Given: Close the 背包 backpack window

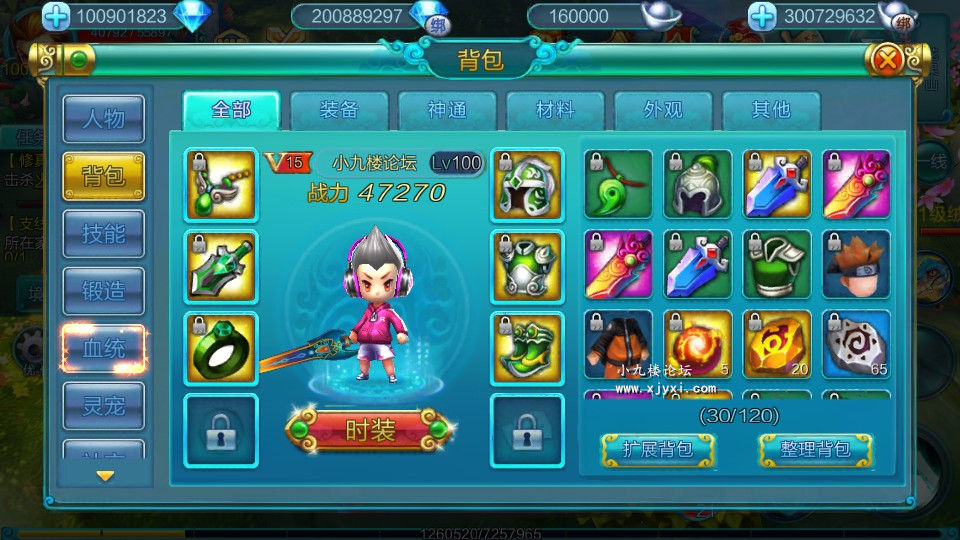Looking at the screenshot, I should 886,61.
